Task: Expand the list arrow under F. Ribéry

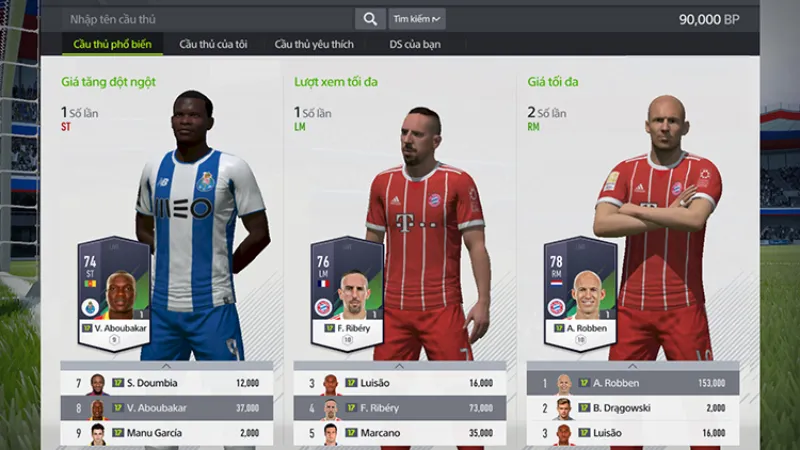Action: 399,364
